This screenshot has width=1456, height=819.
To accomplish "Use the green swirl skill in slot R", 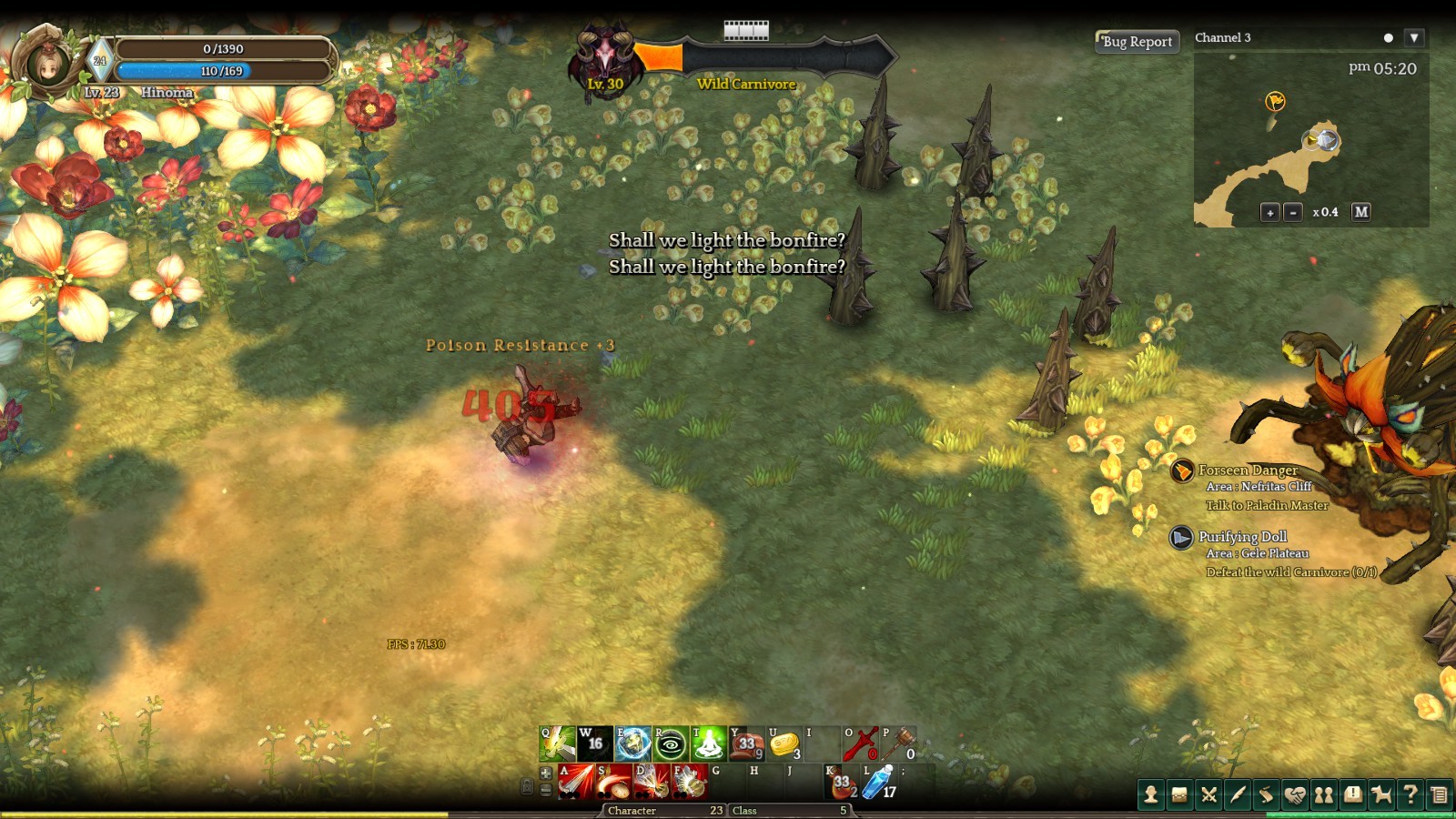I will point(671,744).
